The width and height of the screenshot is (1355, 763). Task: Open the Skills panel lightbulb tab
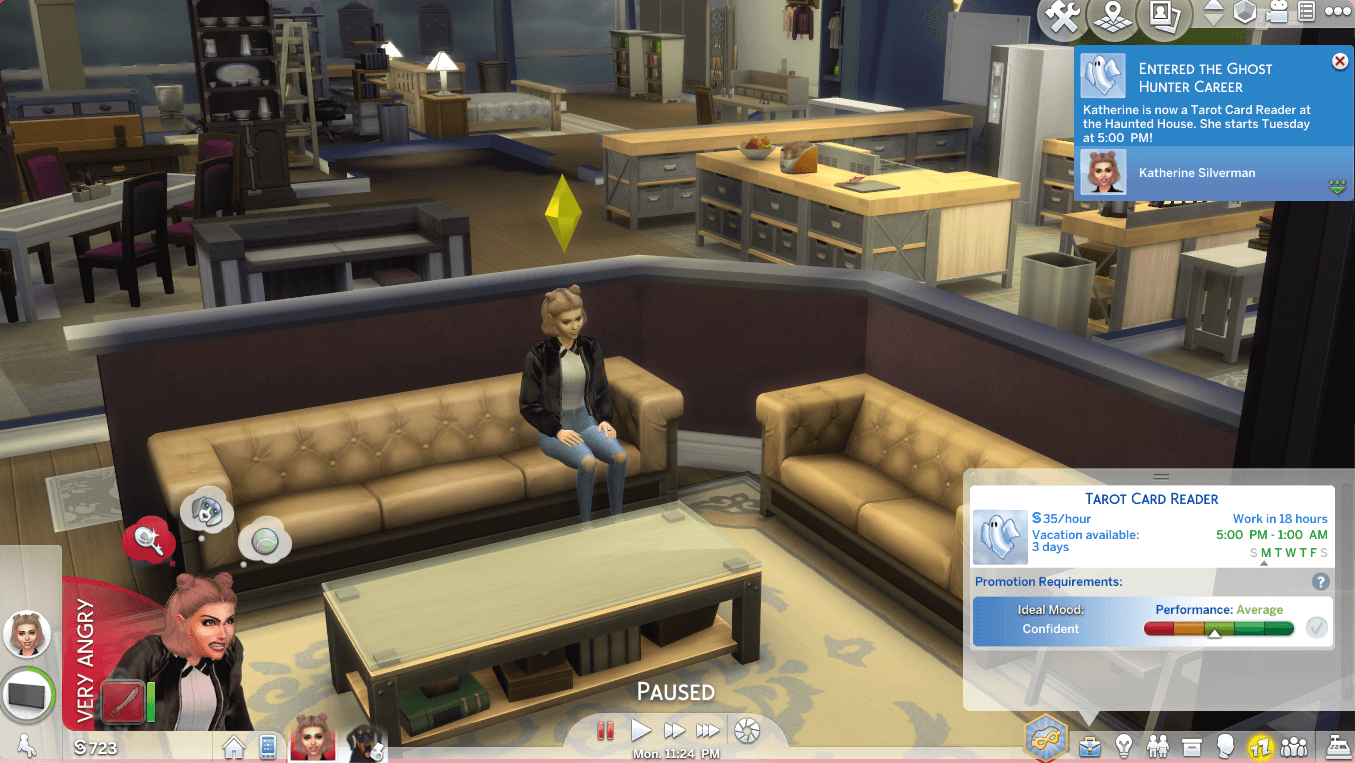pyautogui.click(x=1124, y=746)
